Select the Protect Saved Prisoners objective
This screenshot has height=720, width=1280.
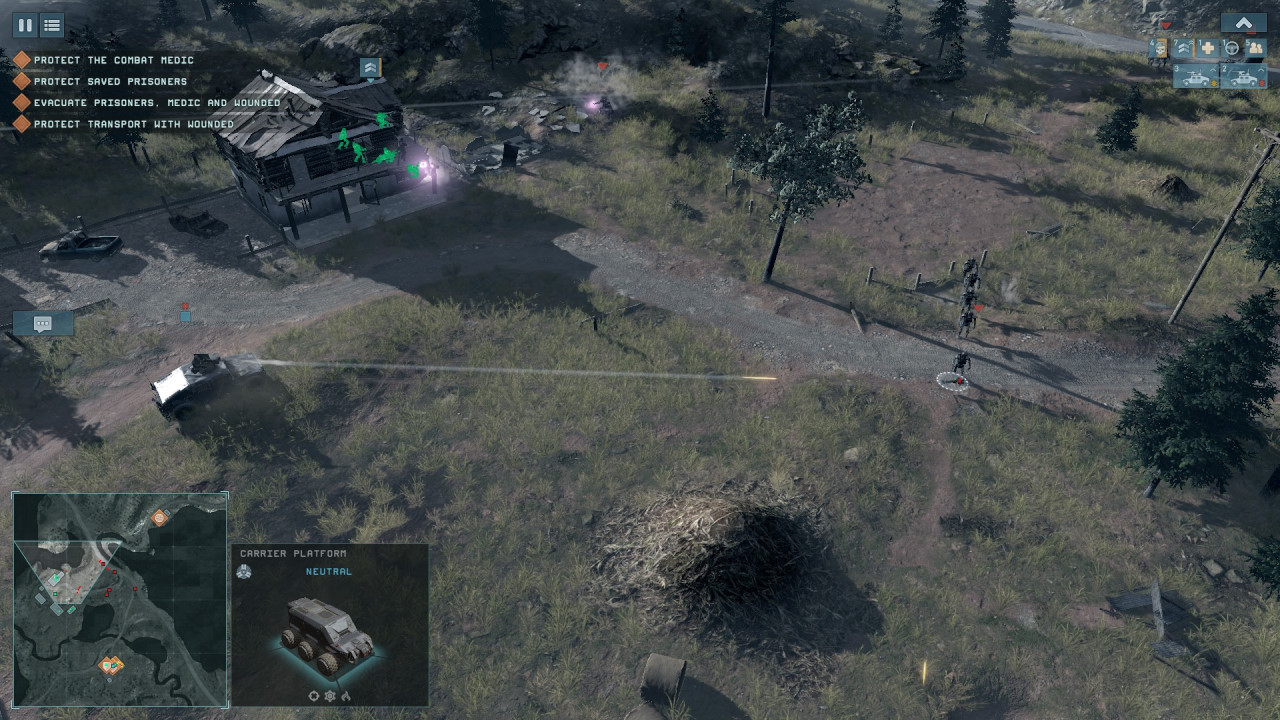pos(110,82)
